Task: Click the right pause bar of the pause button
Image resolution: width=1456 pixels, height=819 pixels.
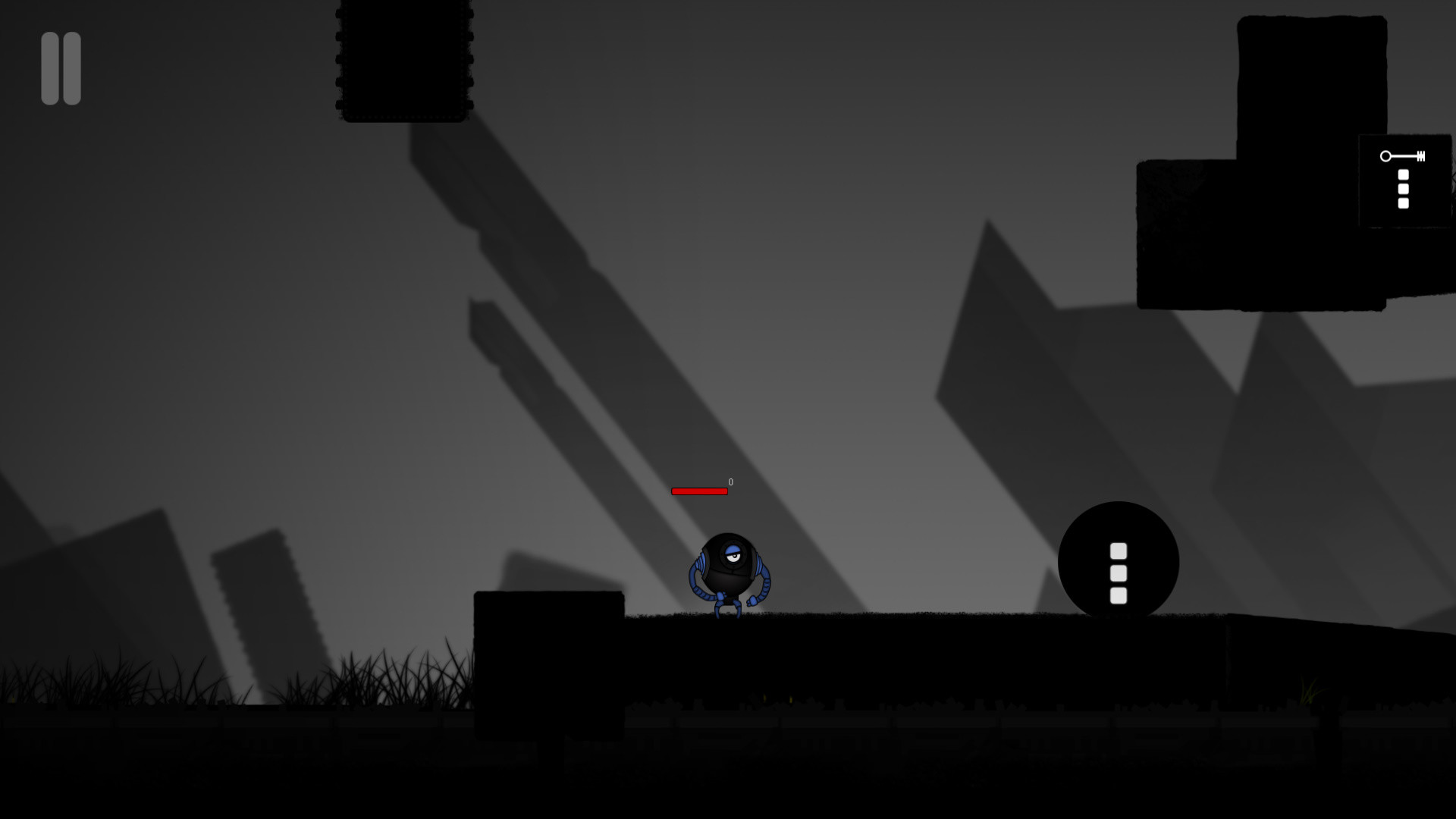Action: [71, 67]
